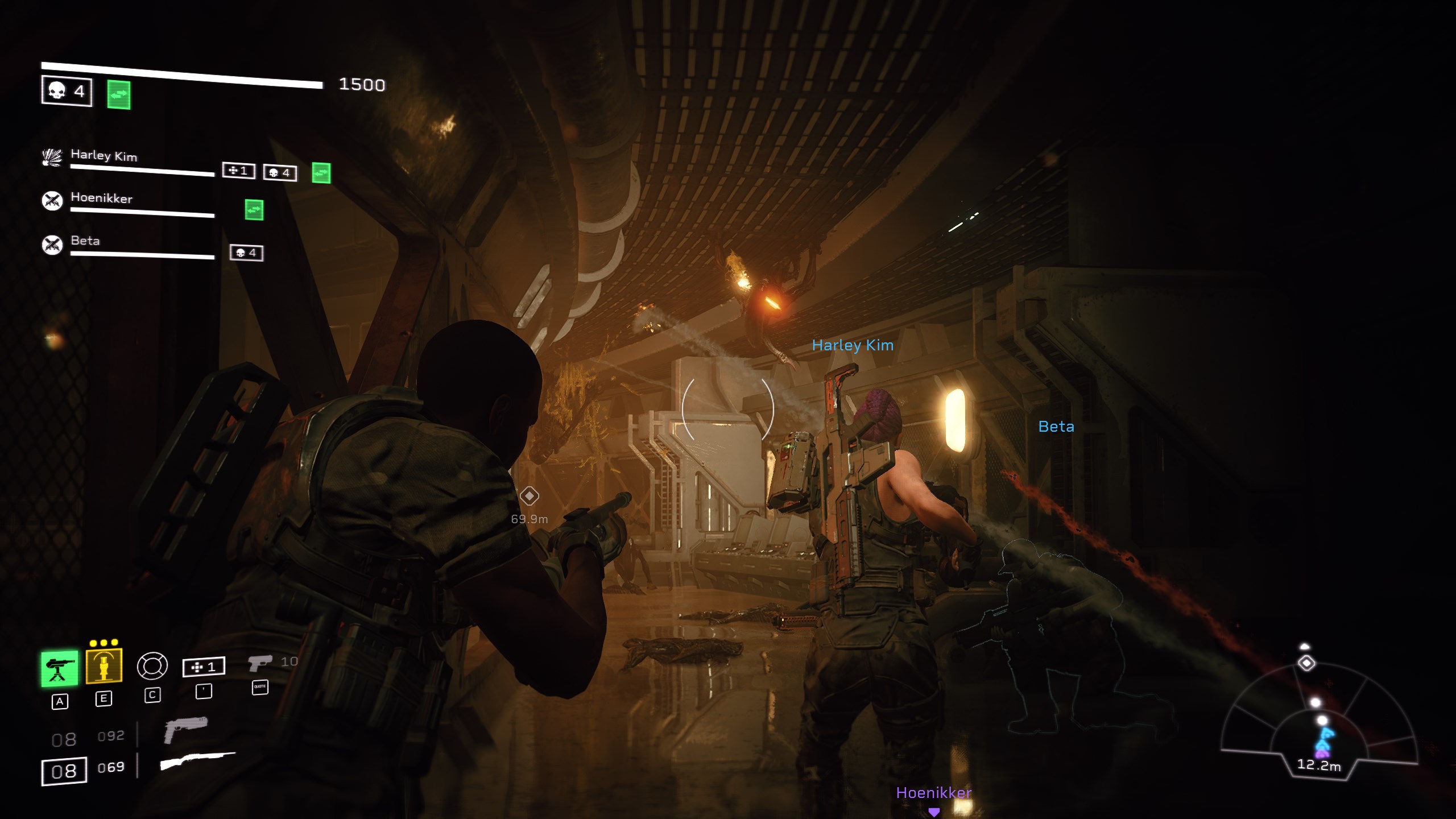Select Beta in the squad list
1456x819 pixels.
pos(85,241)
